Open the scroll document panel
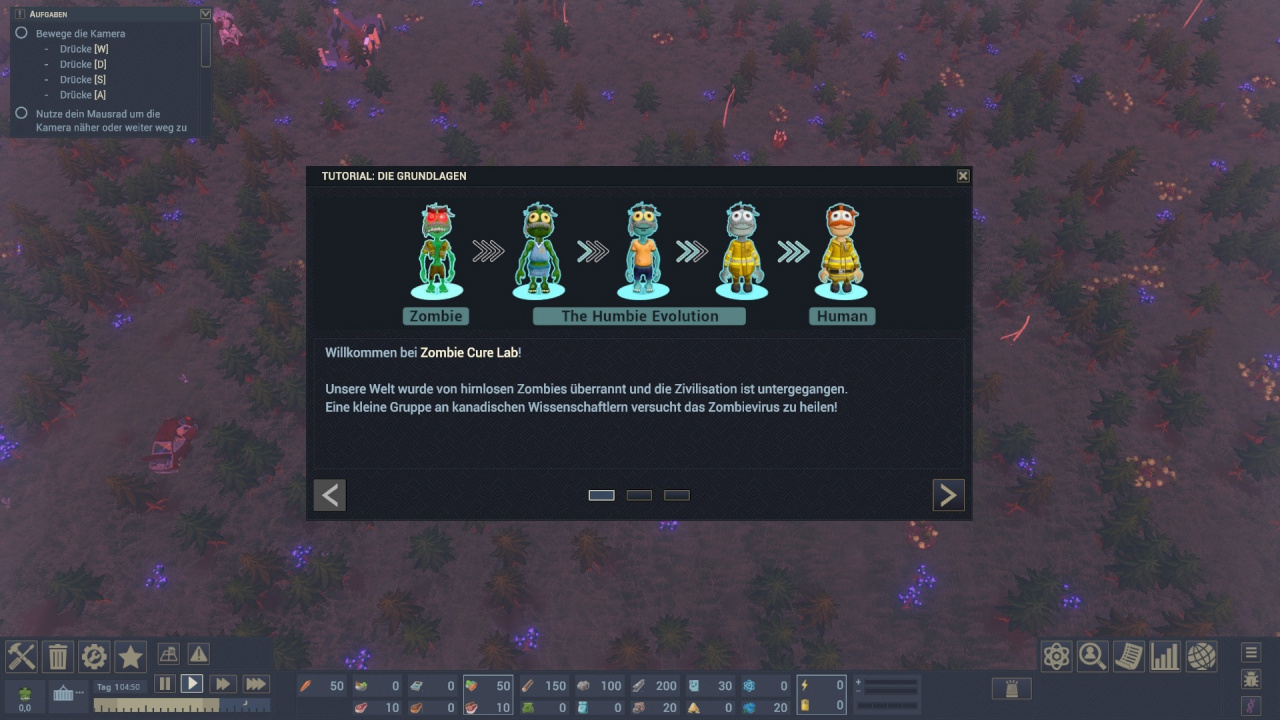1280x720 pixels. (x=1129, y=656)
